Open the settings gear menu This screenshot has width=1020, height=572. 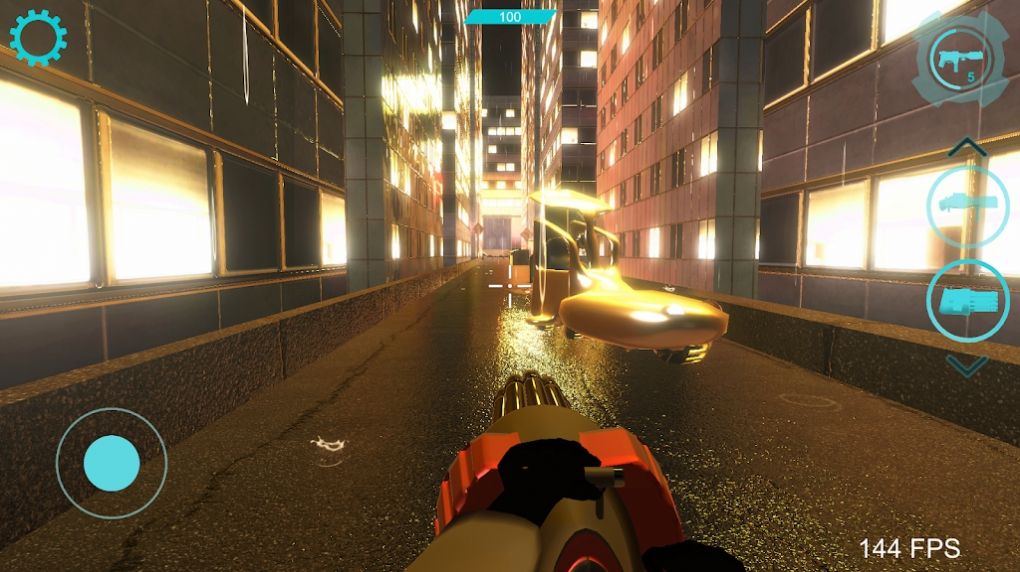[38, 38]
